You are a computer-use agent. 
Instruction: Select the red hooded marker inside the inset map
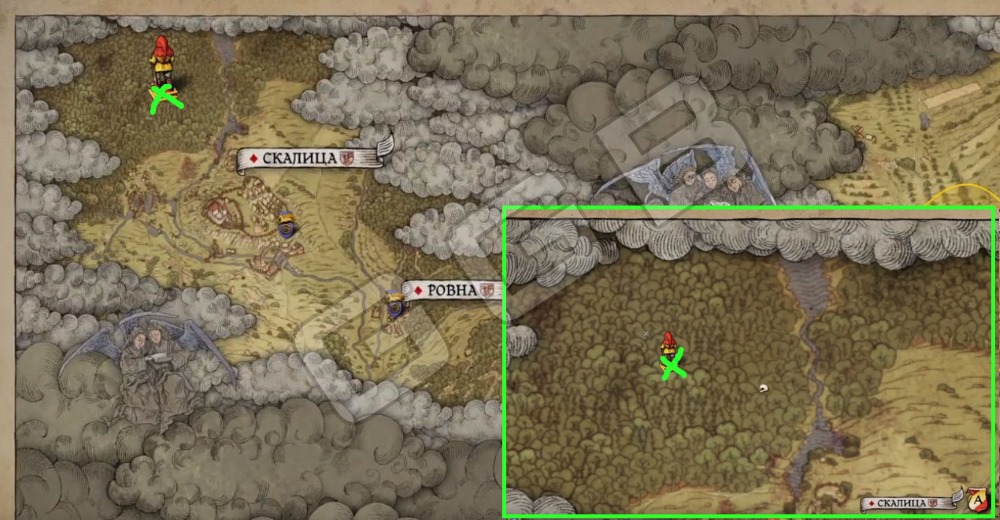pyautogui.click(x=668, y=346)
